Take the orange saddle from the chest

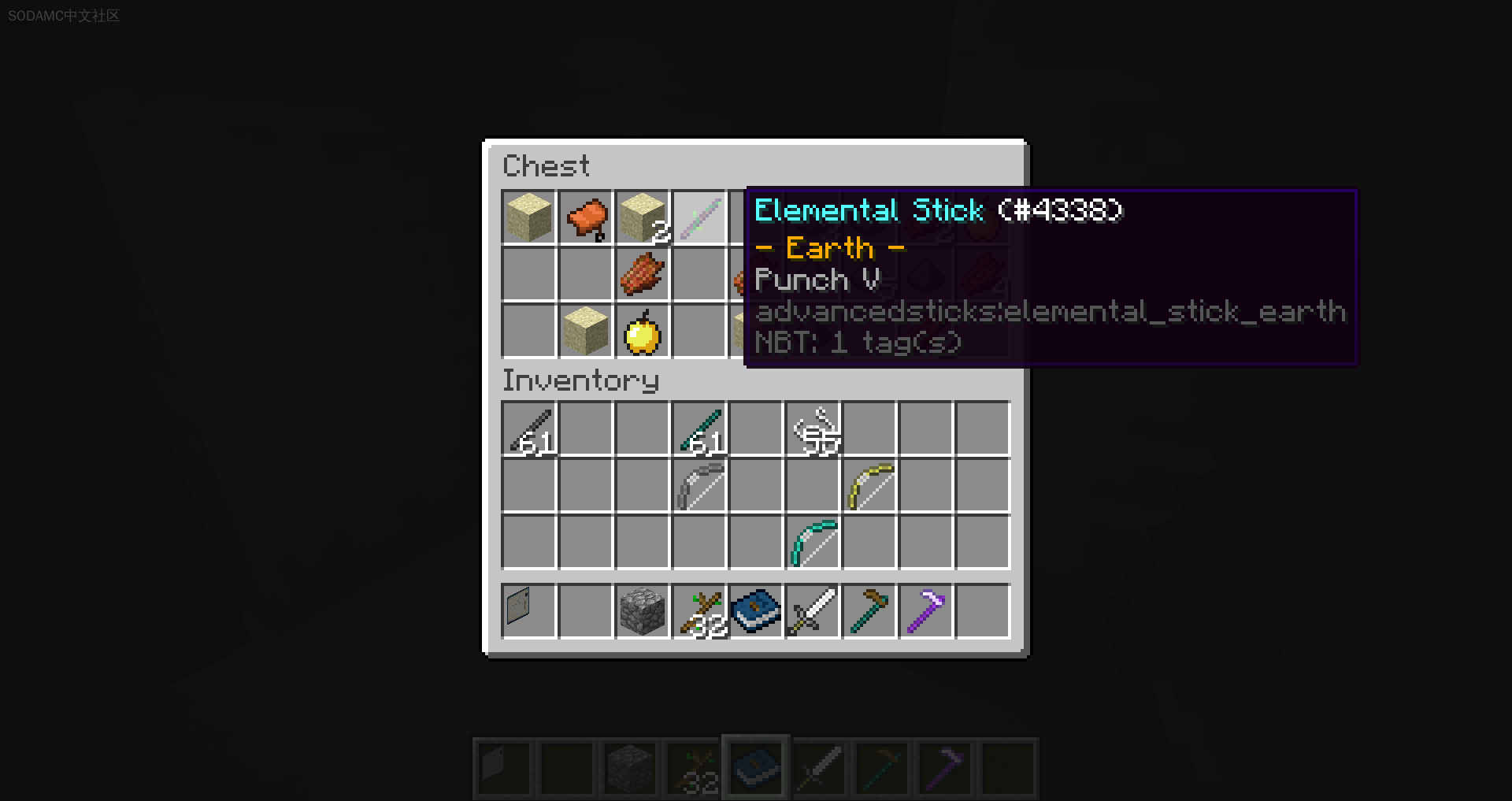(586, 217)
